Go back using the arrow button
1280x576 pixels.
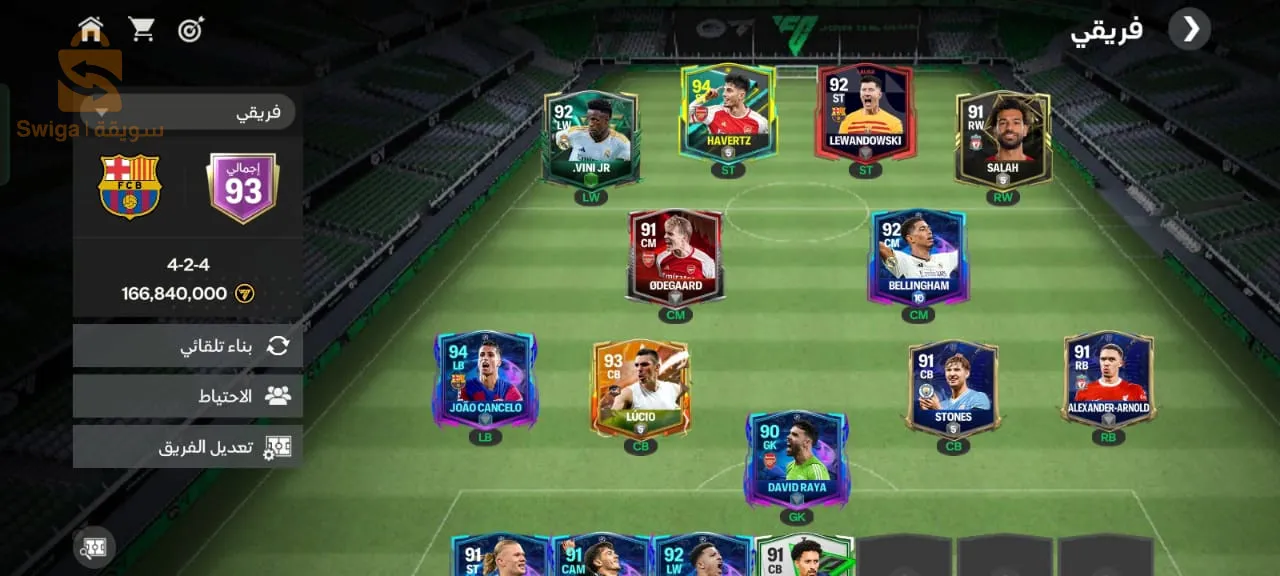pyautogui.click(x=1191, y=30)
